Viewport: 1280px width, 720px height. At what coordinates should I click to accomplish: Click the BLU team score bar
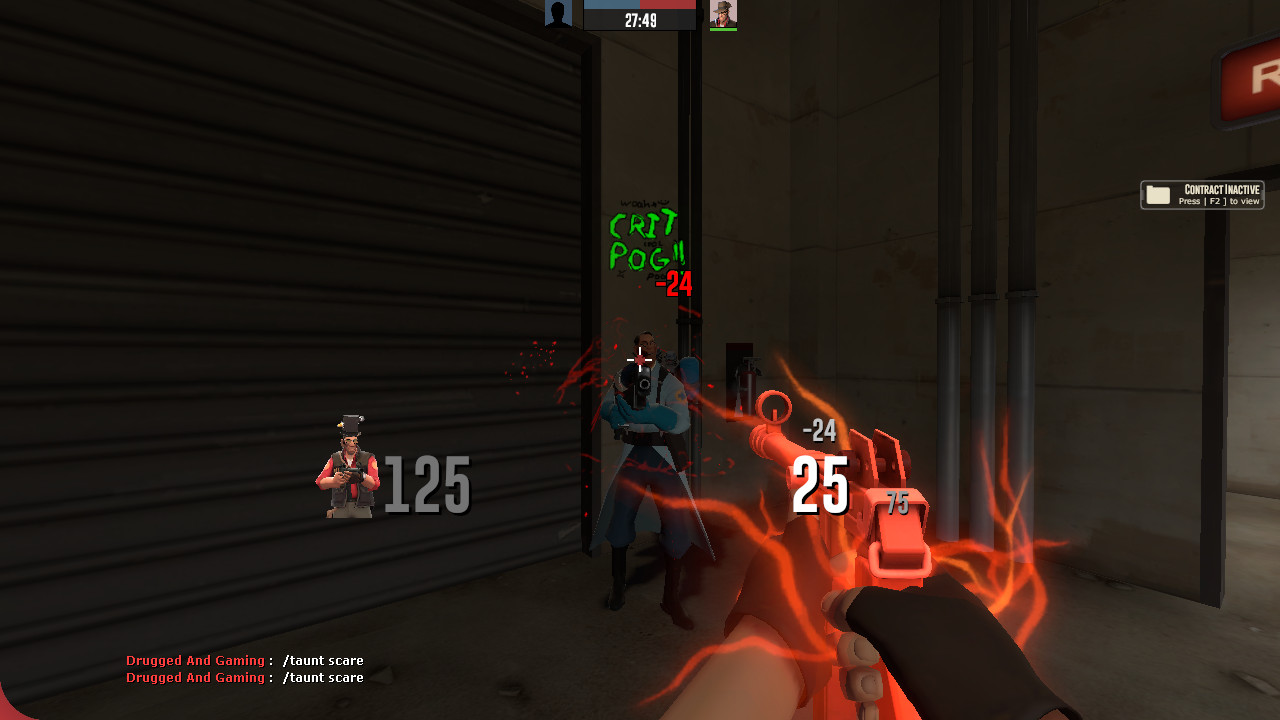tap(614, 5)
